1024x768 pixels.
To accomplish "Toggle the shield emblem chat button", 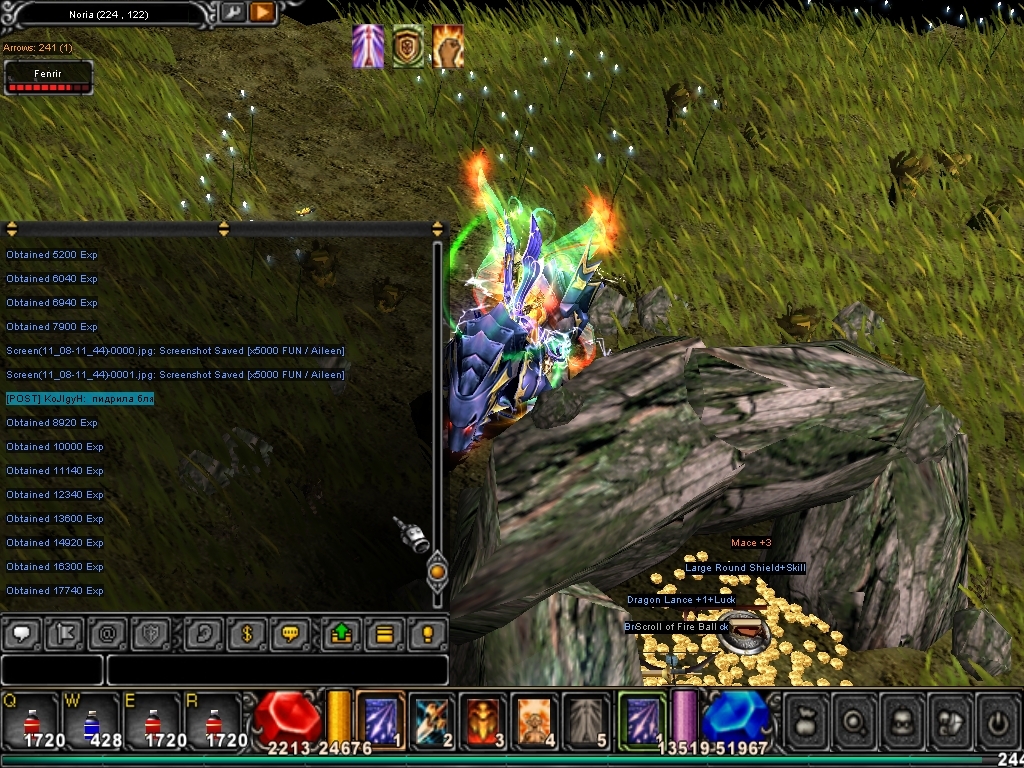I will 152,633.
